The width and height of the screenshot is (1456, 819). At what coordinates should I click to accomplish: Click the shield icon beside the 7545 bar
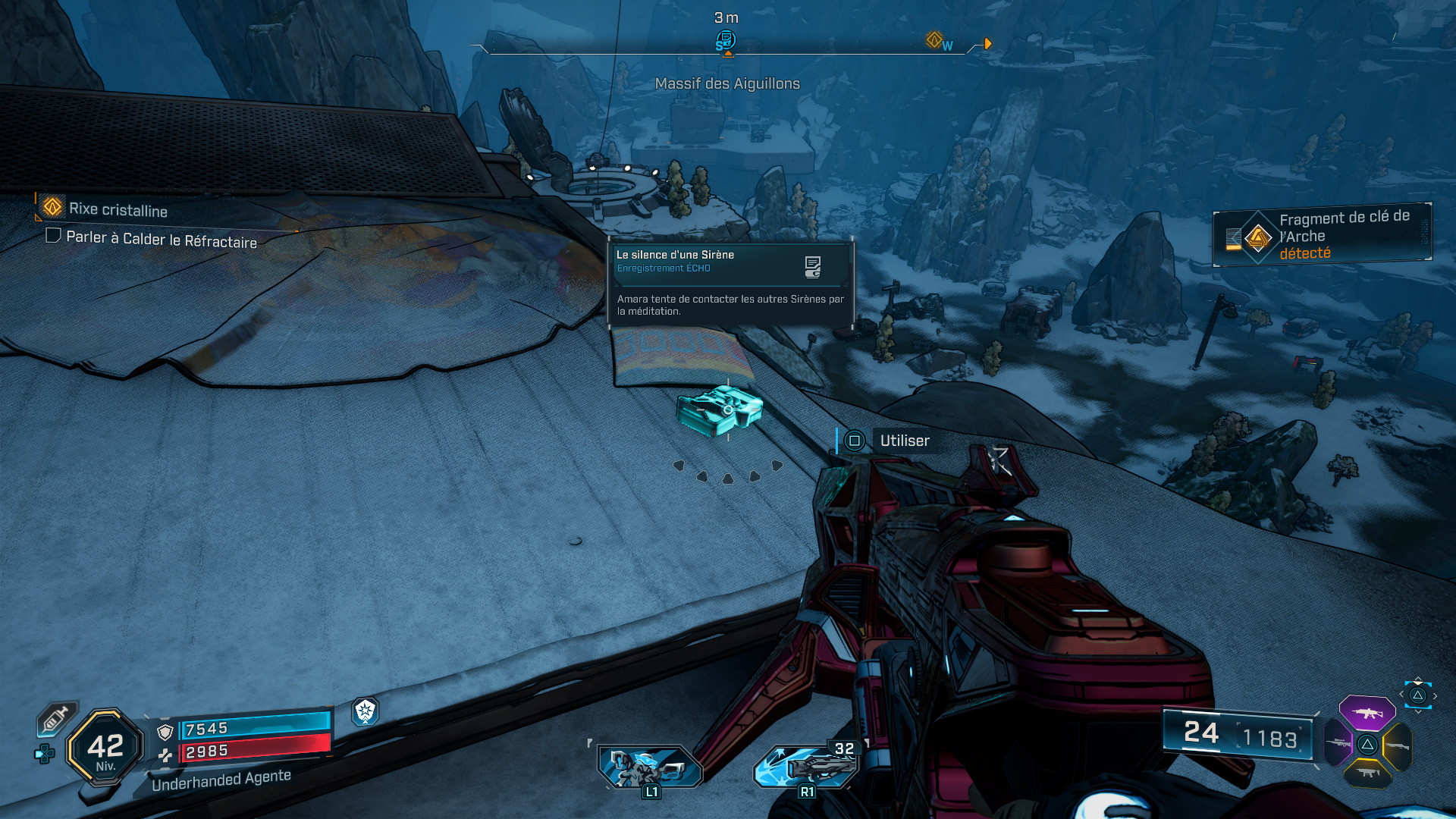coord(165,733)
